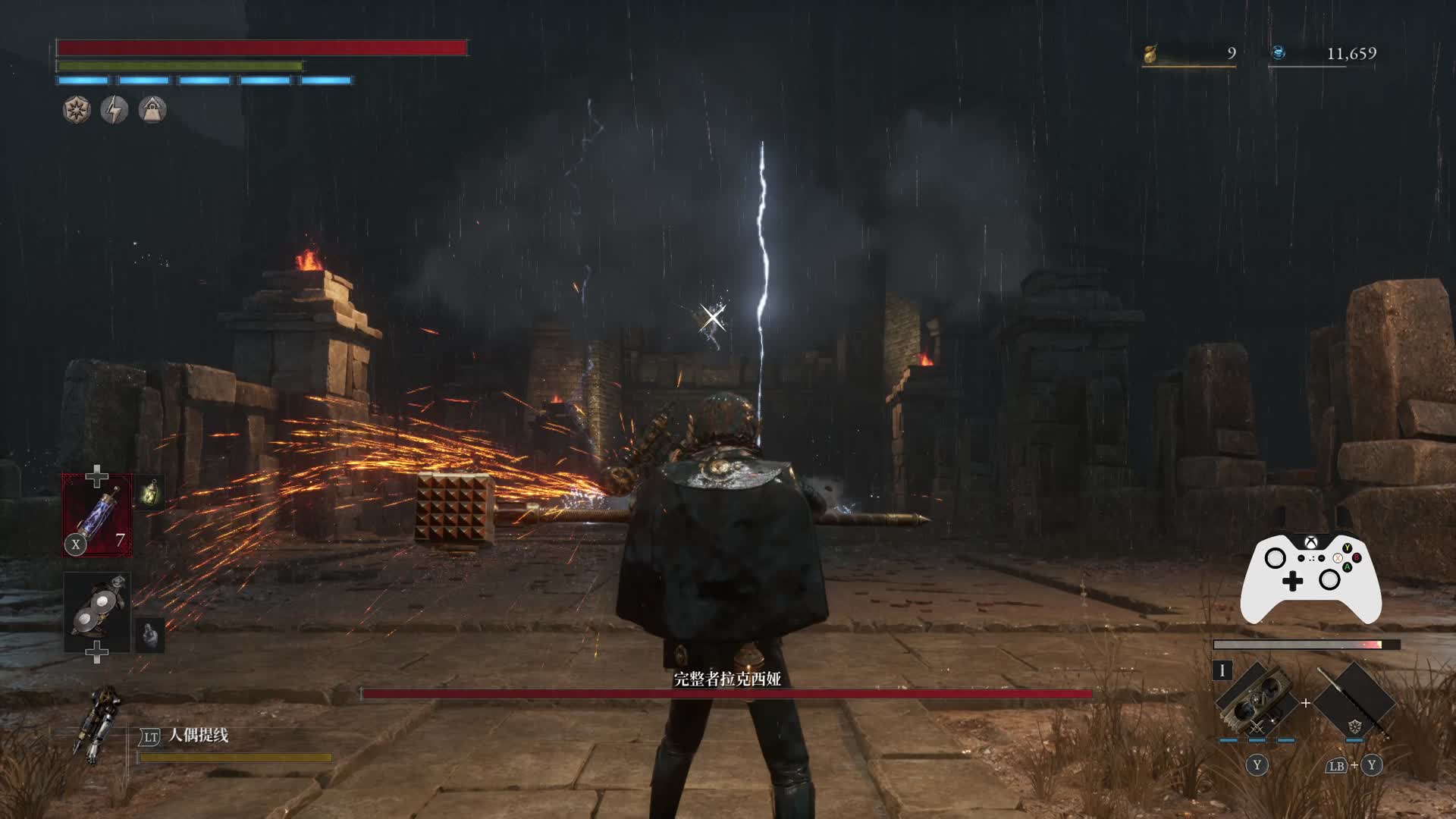This screenshot has height=819, width=1456.
Task: Select the Pulse Cell belt slot
Action: [x=97, y=516]
